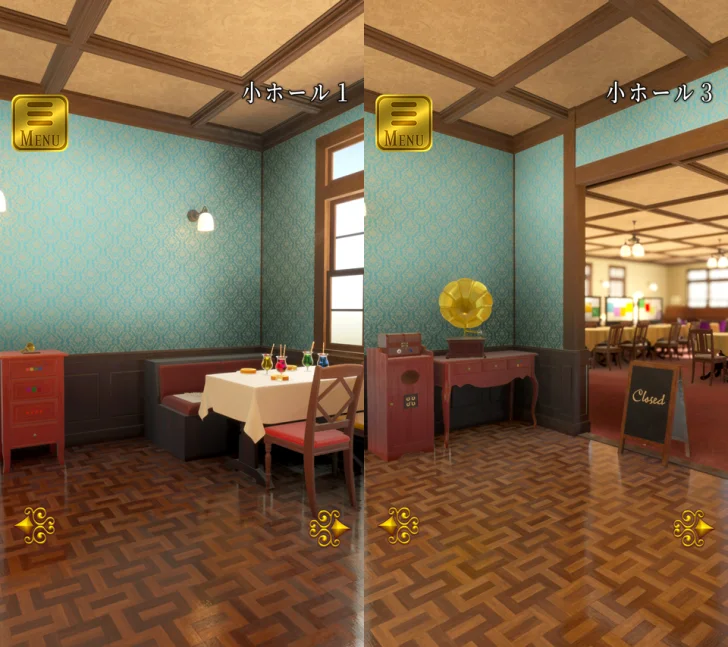
Task: Open the MENU in the 小ホール 1 view
Action: pyautogui.click(x=39, y=123)
